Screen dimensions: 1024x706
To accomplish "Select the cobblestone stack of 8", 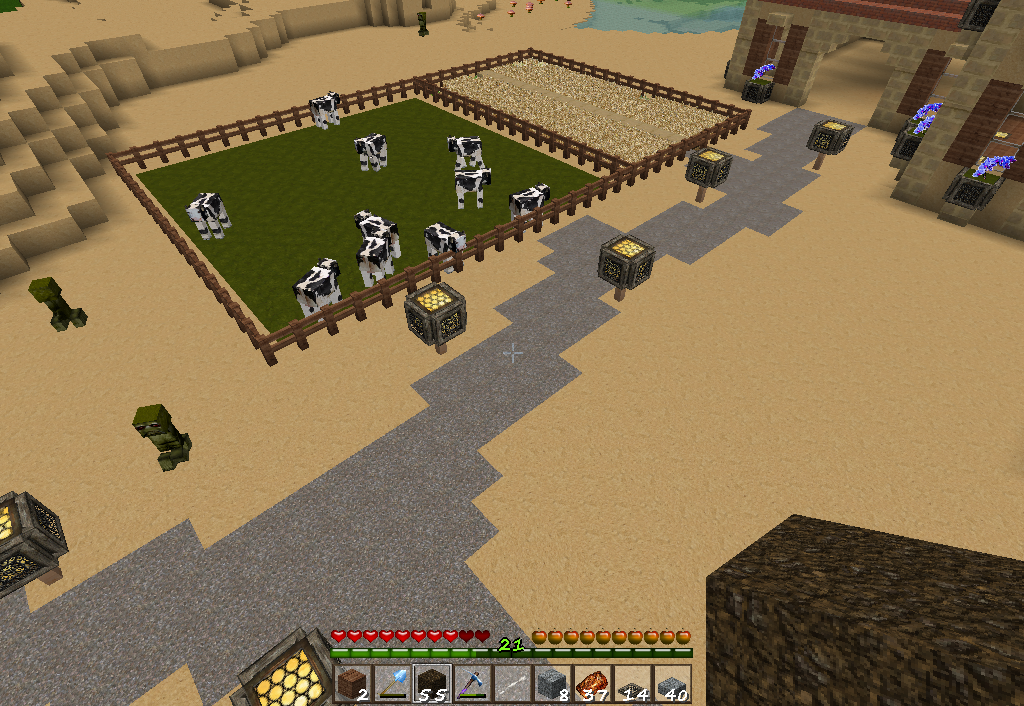I will 552,685.
